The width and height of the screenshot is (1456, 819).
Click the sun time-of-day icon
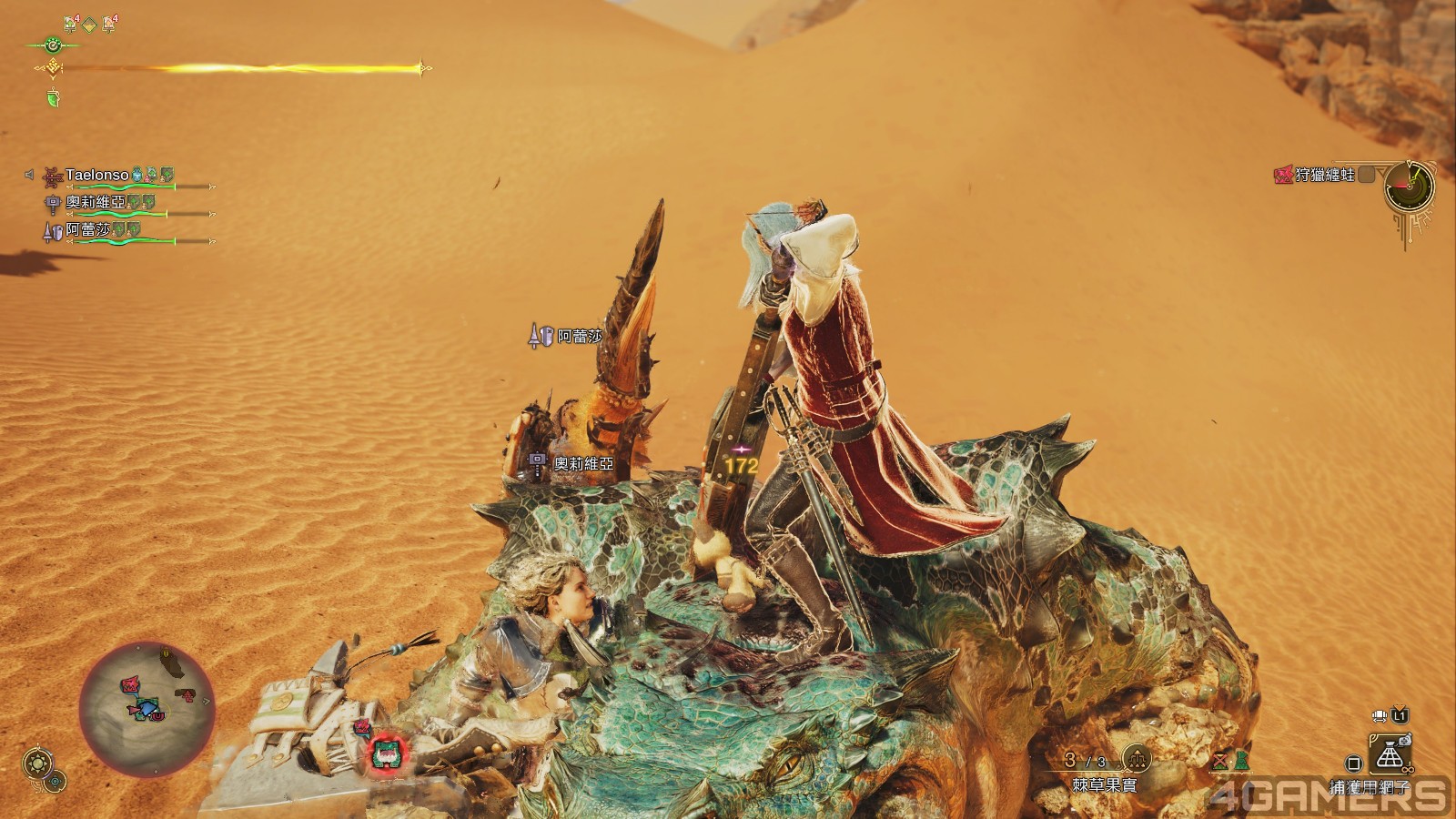37,762
